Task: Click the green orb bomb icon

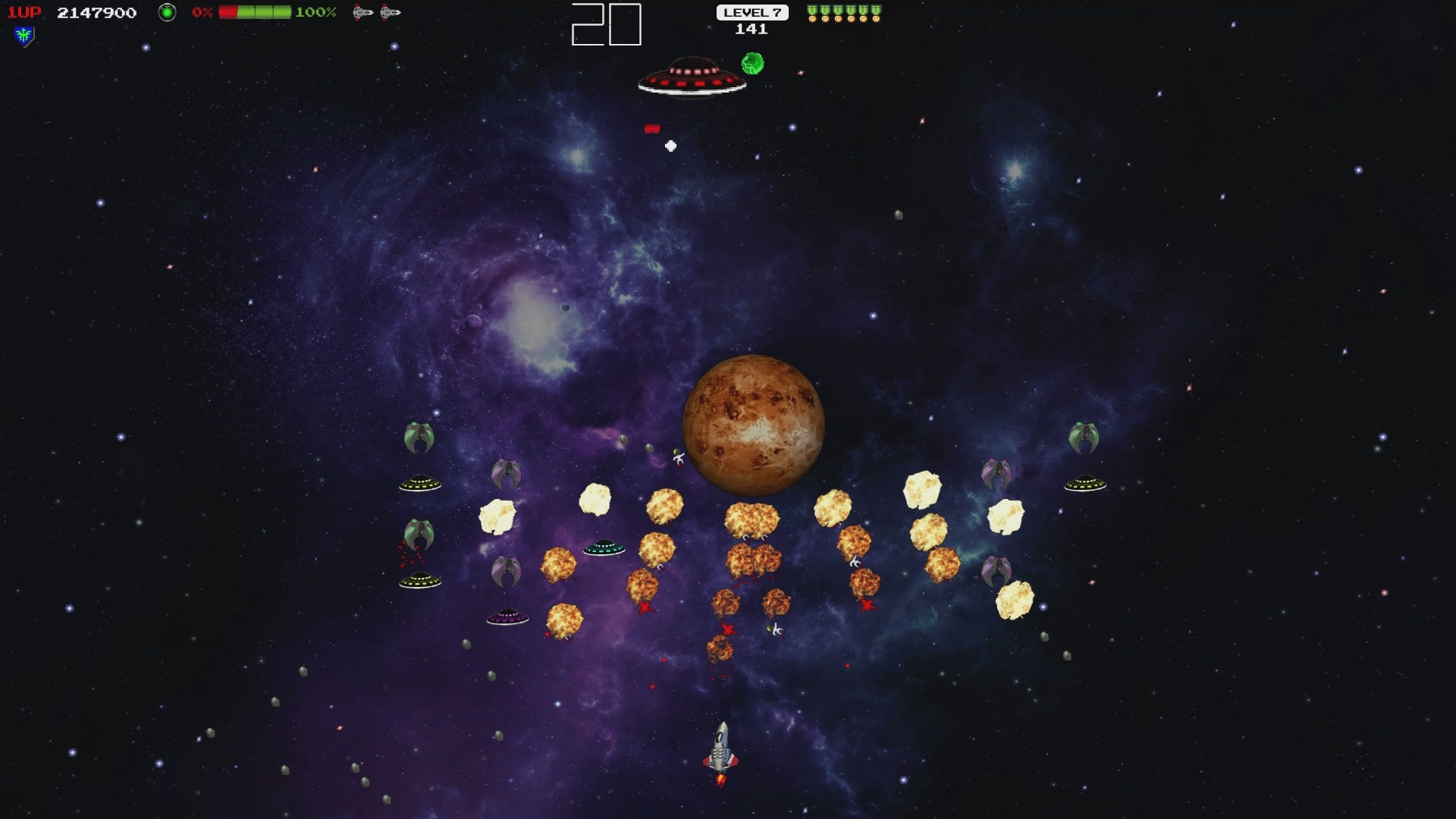Action: click(167, 12)
